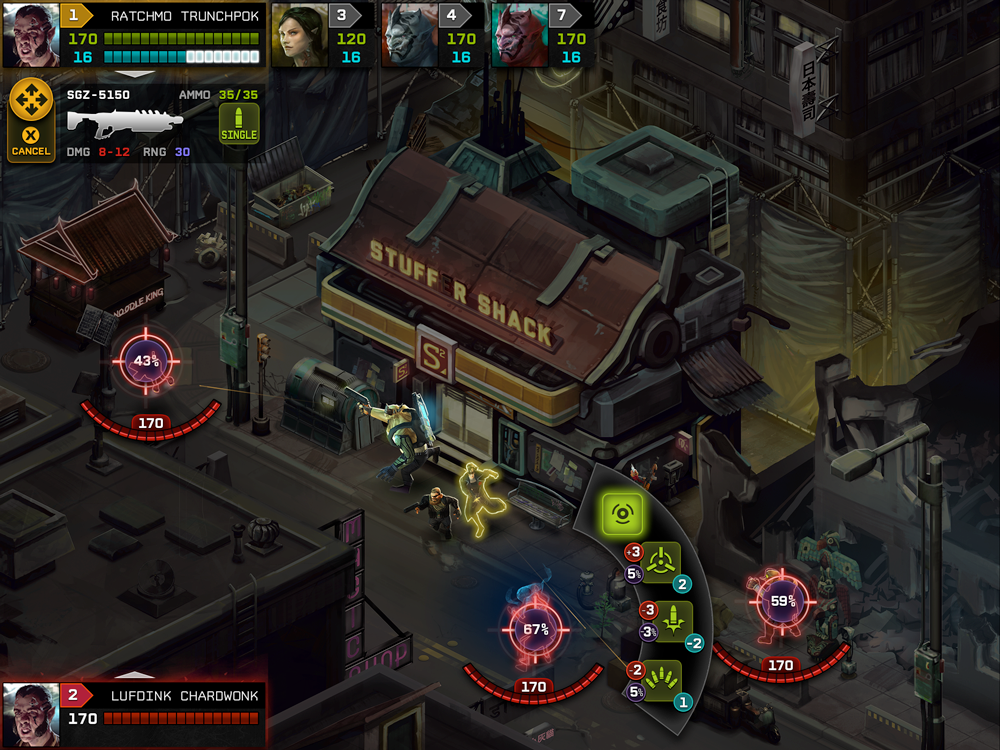Select the single bullet with wings ability
Viewport: 1000px width, 750px height.
(x=661, y=621)
